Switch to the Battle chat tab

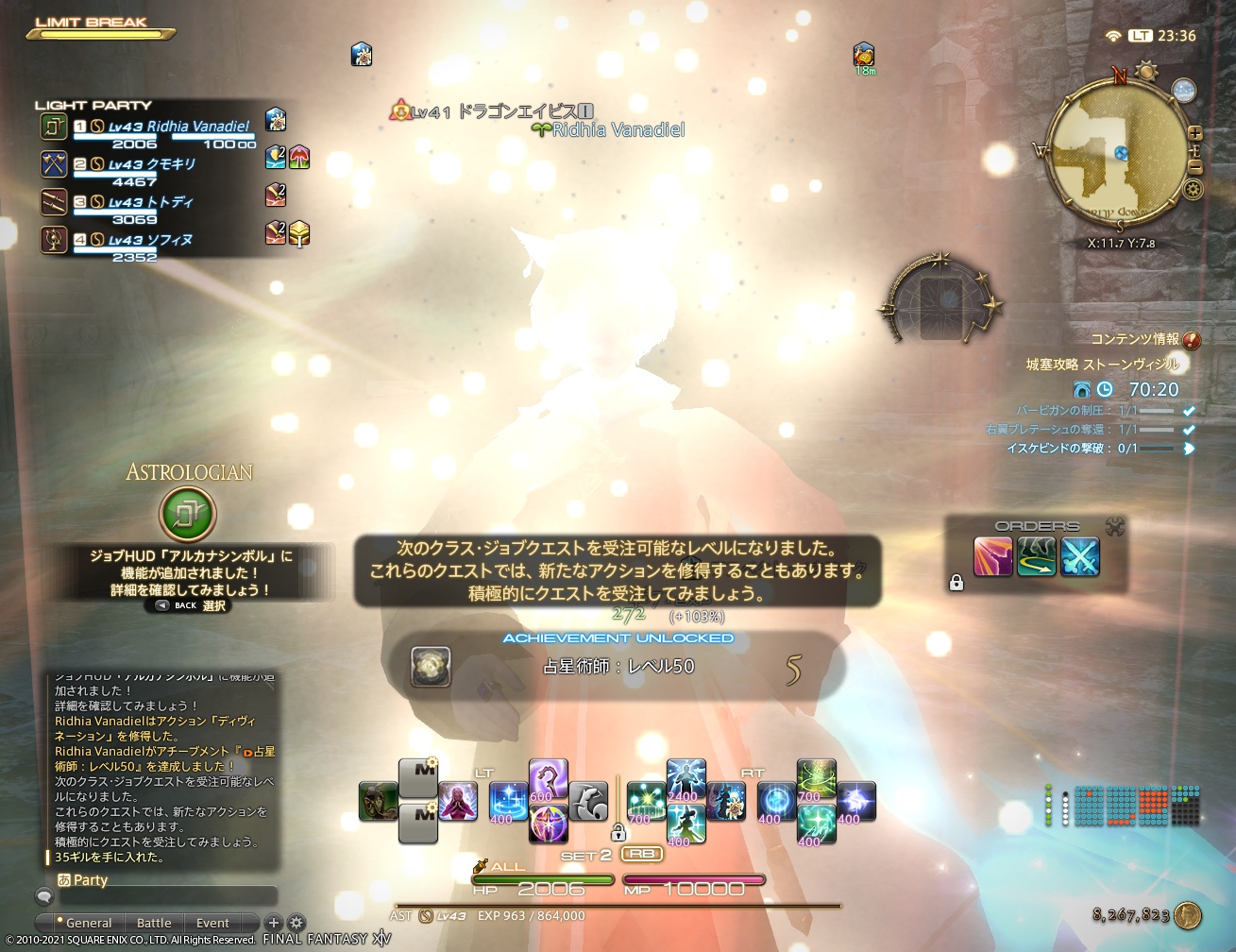(x=154, y=922)
